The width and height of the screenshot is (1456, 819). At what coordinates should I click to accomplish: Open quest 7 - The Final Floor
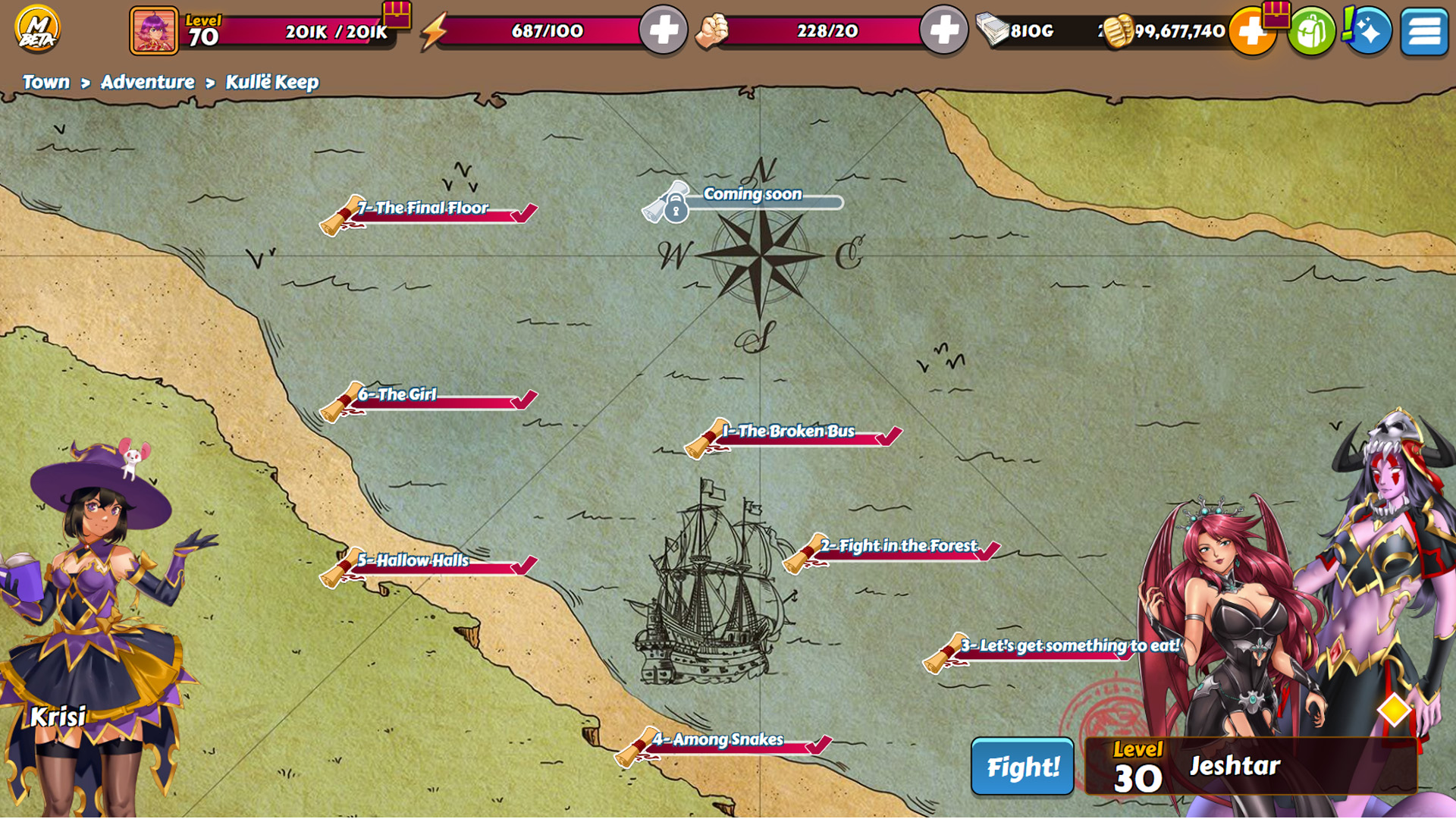(x=428, y=210)
